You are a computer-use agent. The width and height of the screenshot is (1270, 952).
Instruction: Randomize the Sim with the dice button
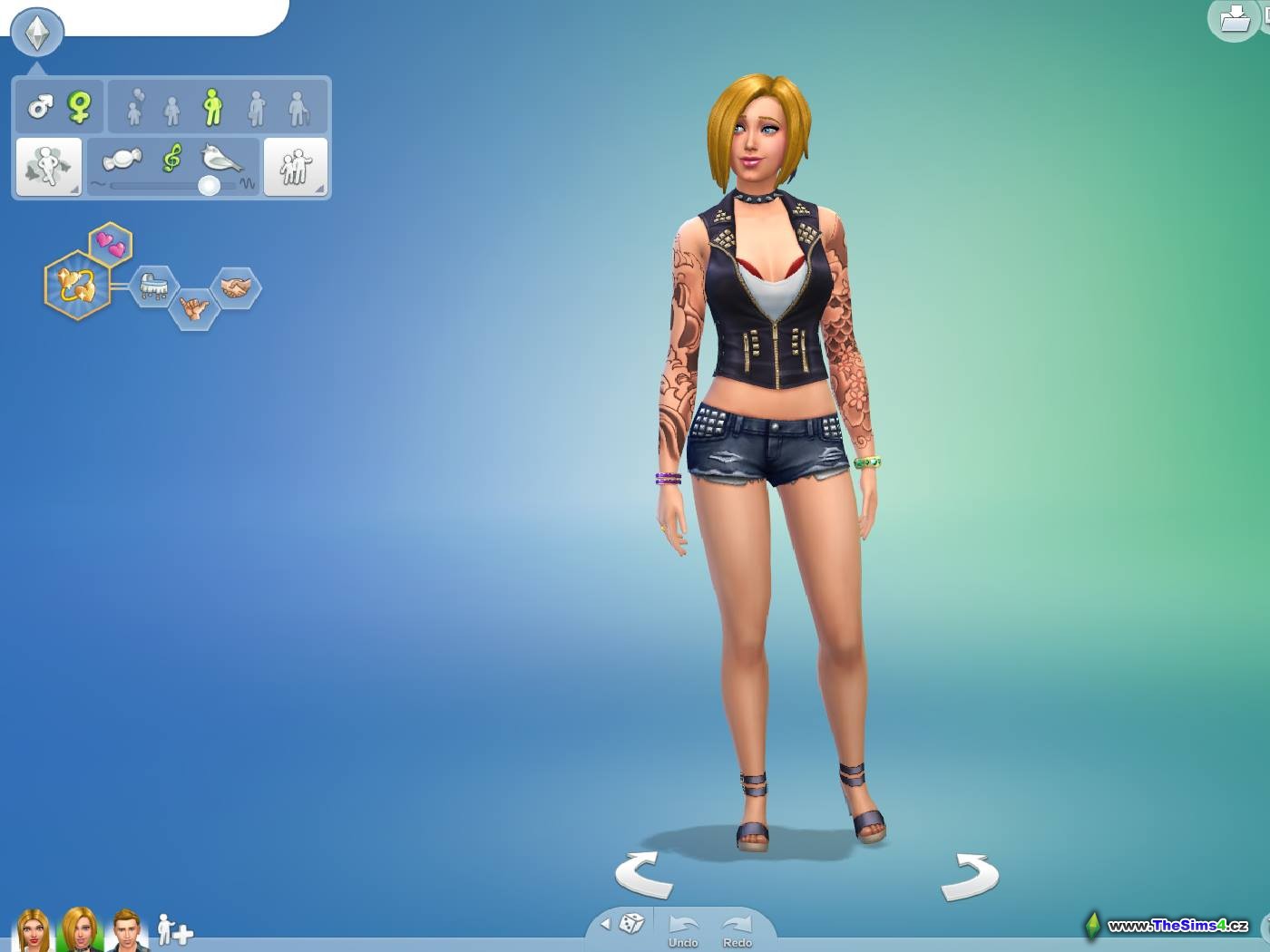tap(631, 924)
